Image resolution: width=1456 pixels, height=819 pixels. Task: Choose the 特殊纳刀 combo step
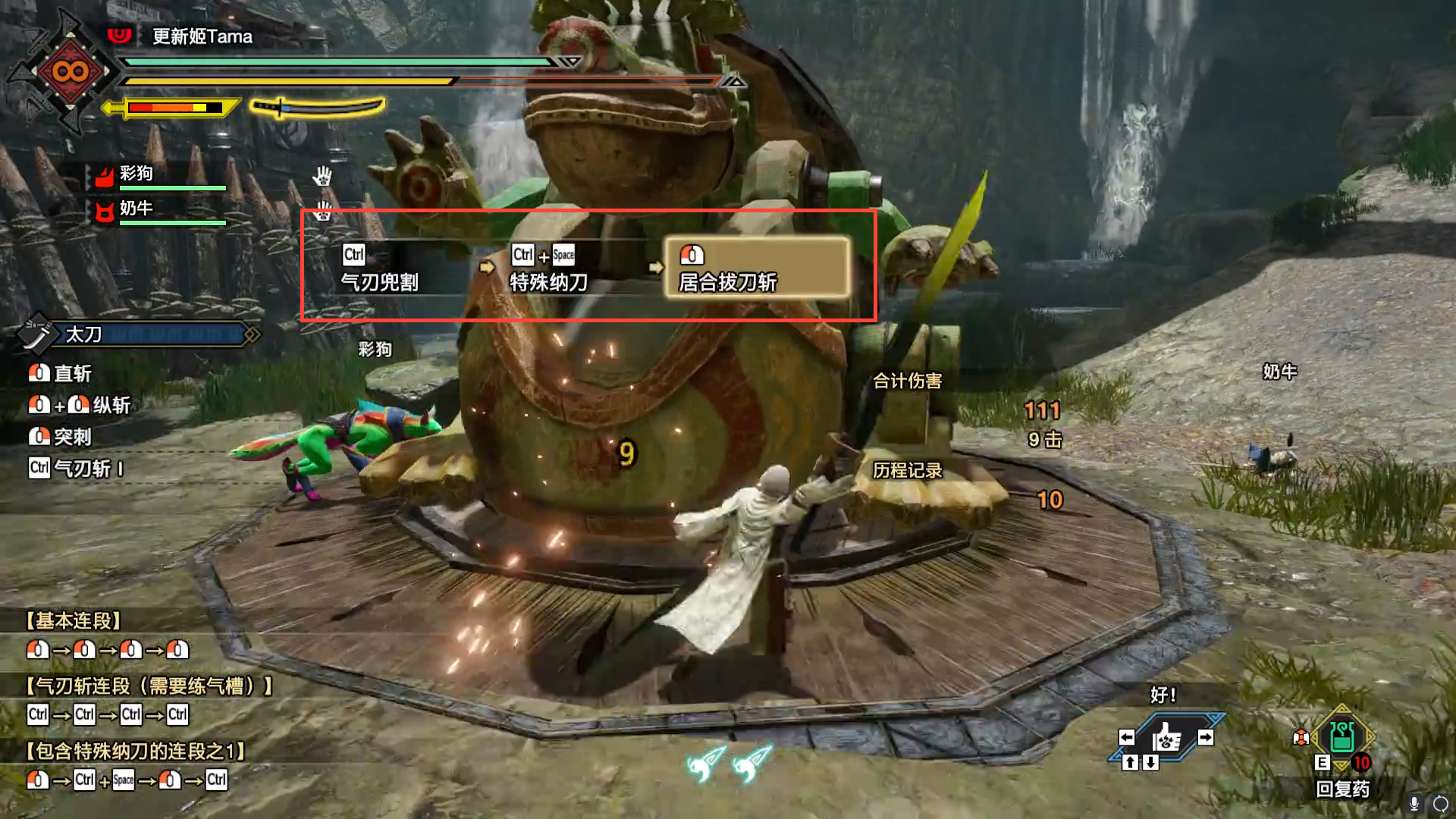coord(548,268)
